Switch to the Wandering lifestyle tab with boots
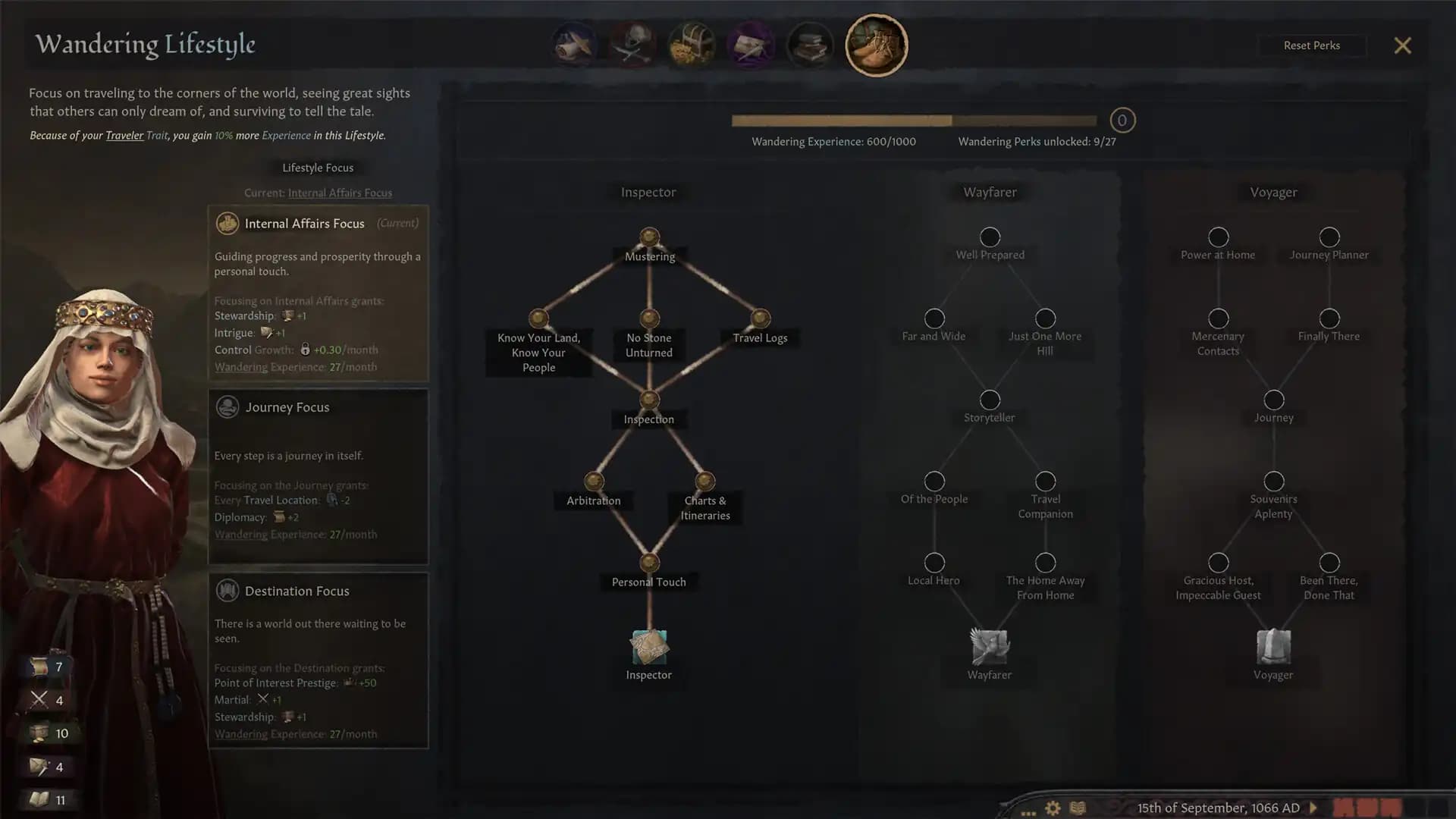Image resolution: width=1456 pixels, height=819 pixels. [x=877, y=45]
